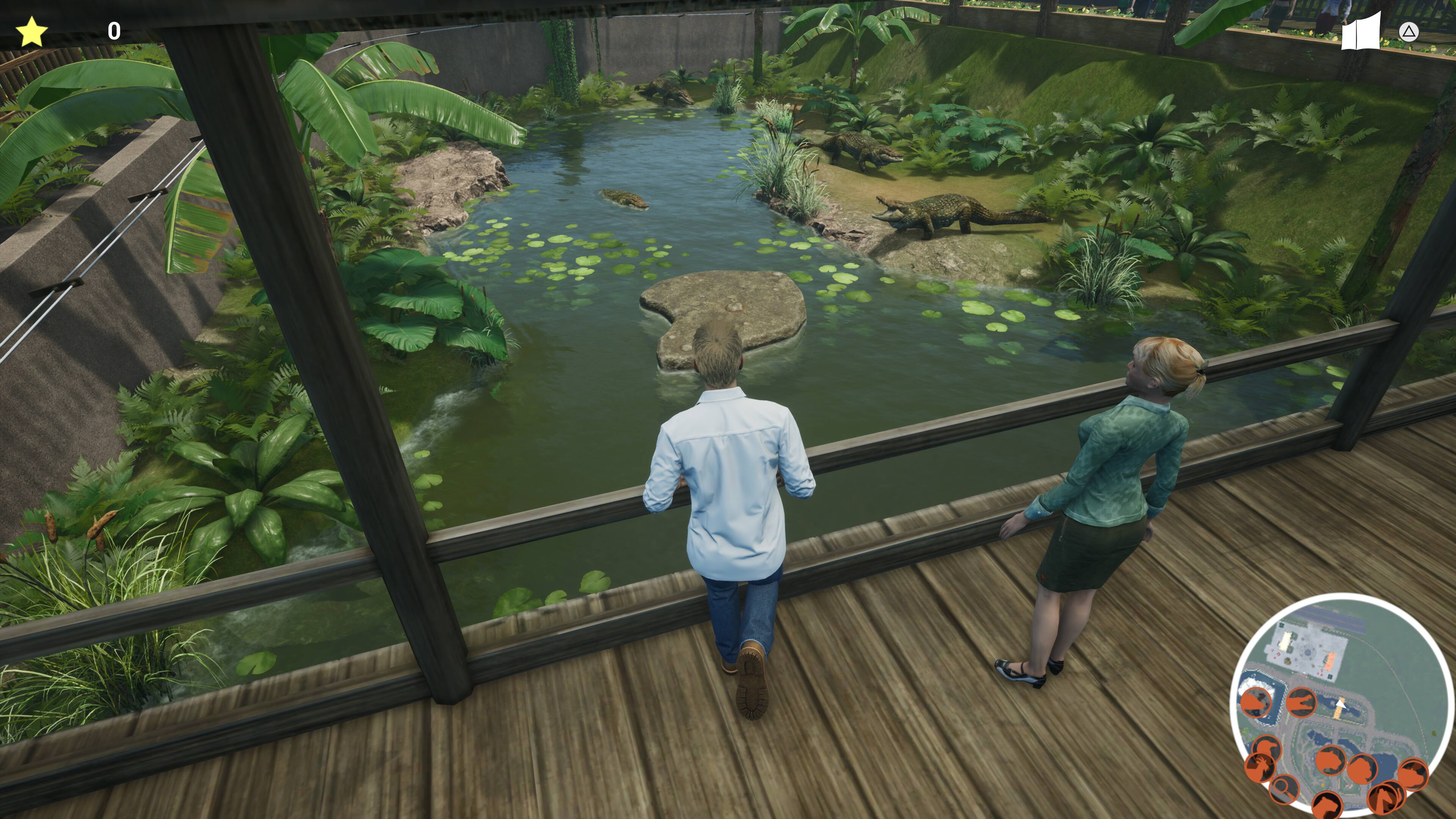Select the magnifying glass minimap marker
The width and height of the screenshot is (1456, 819).
[x=1285, y=789]
